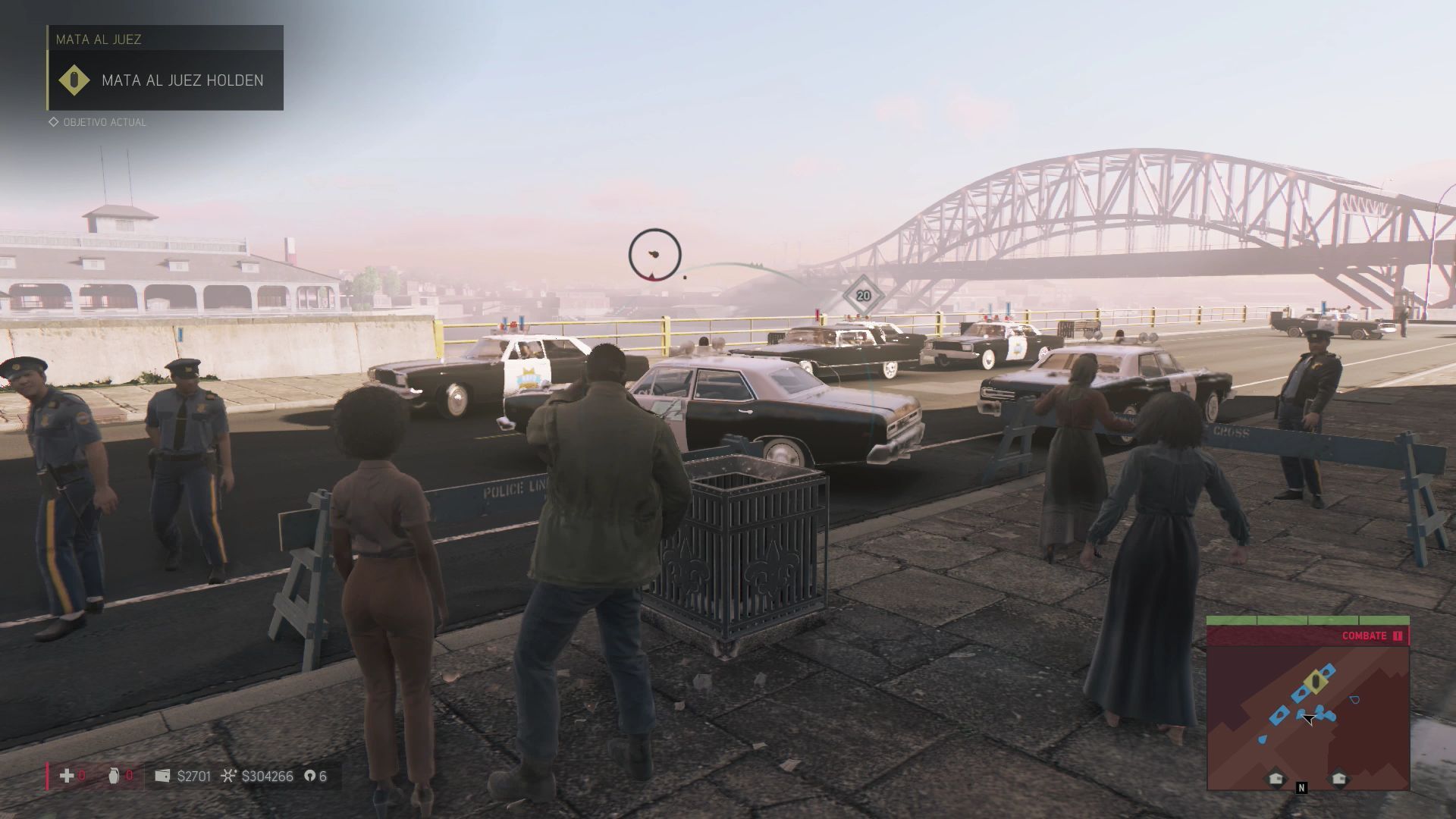Select the medkit plus icon
Viewport: 1456px width, 819px height.
(67, 776)
